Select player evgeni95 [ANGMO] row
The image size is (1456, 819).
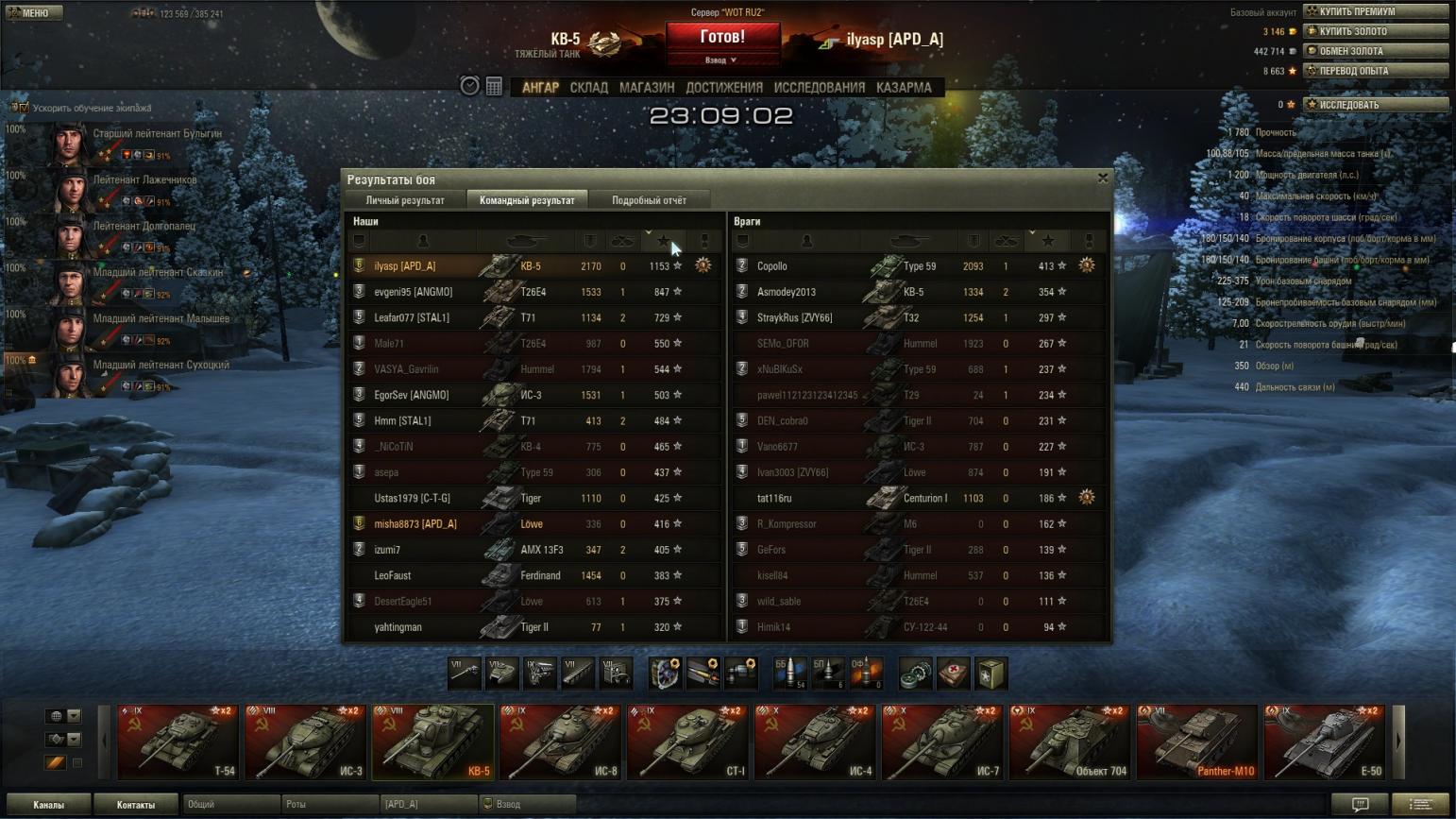coord(413,292)
